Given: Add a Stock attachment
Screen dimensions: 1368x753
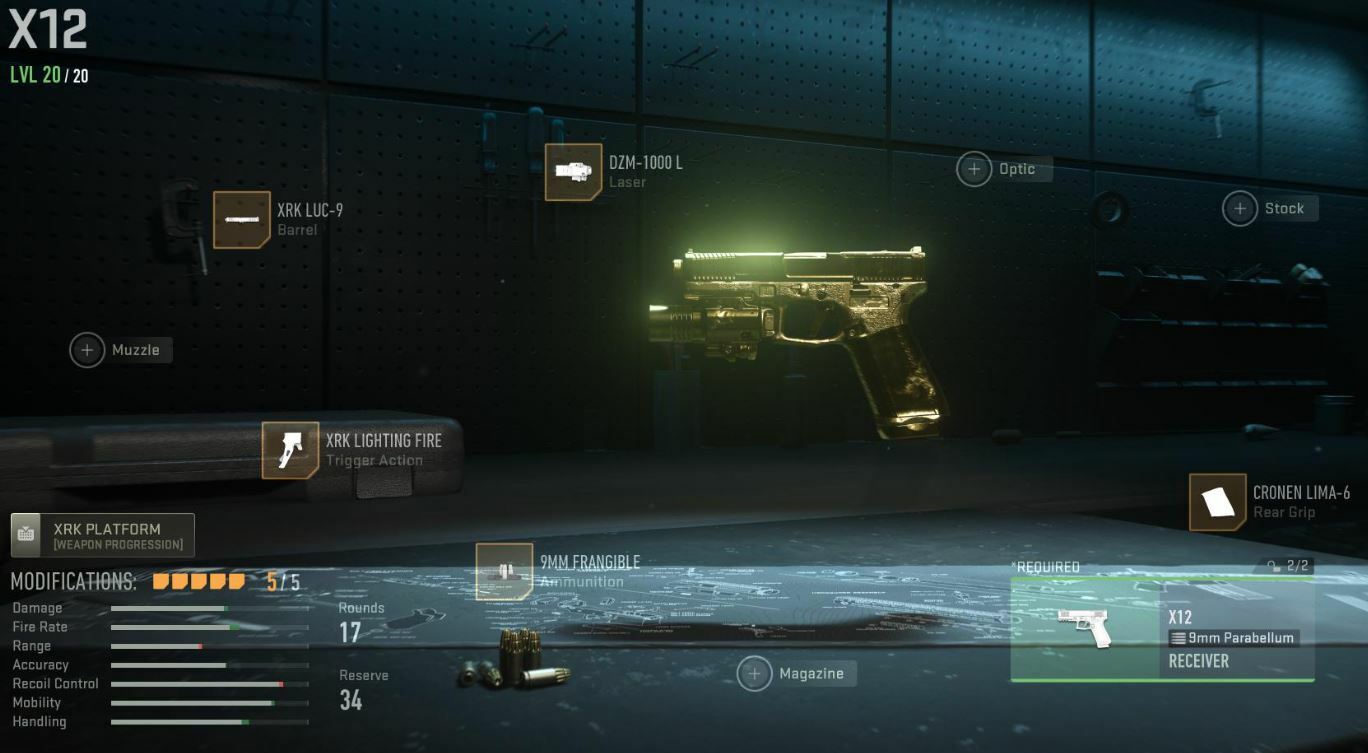Looking at the screenshot, I should tap(1240, 208).
